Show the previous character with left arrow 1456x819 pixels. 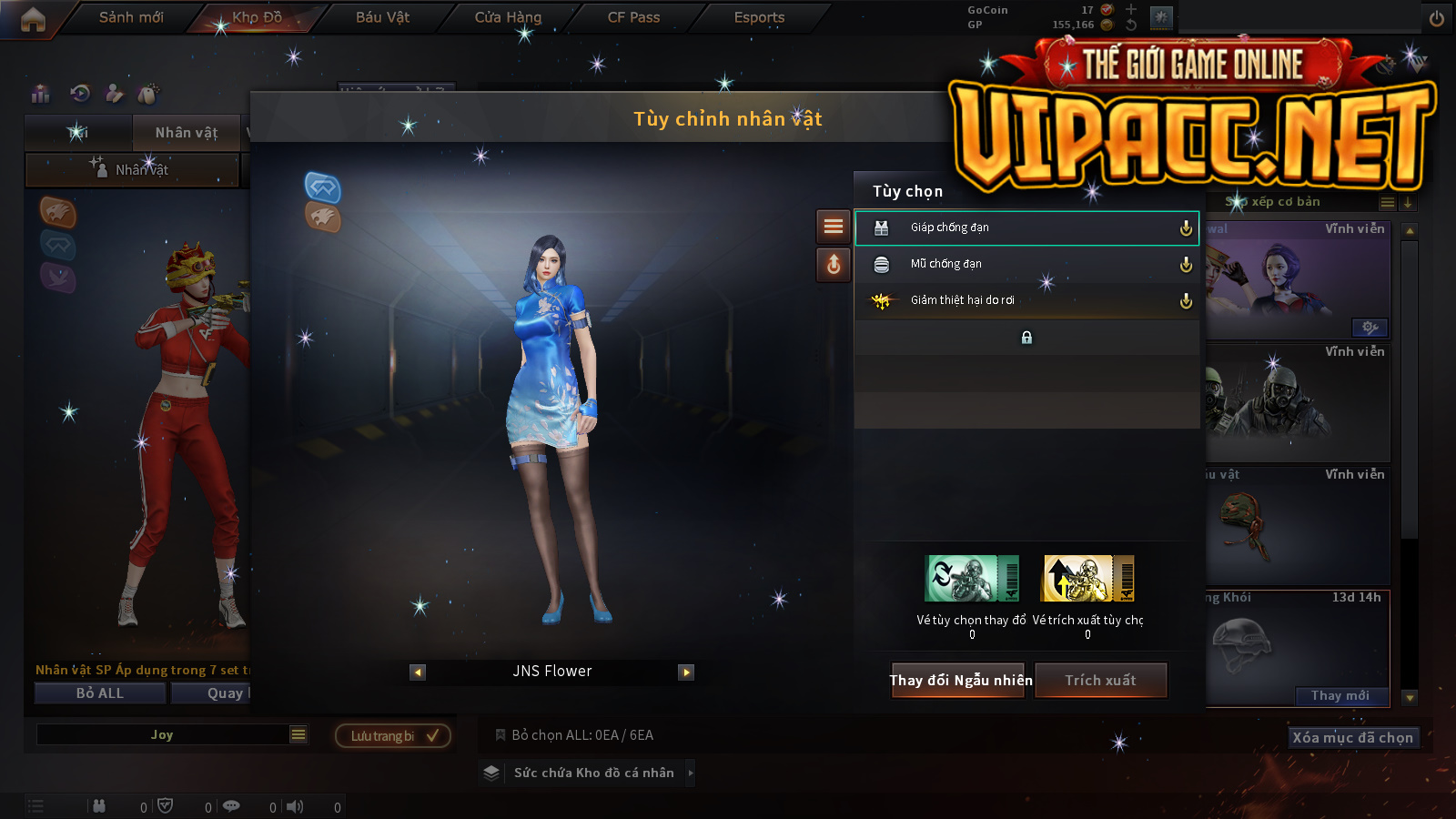418,672
